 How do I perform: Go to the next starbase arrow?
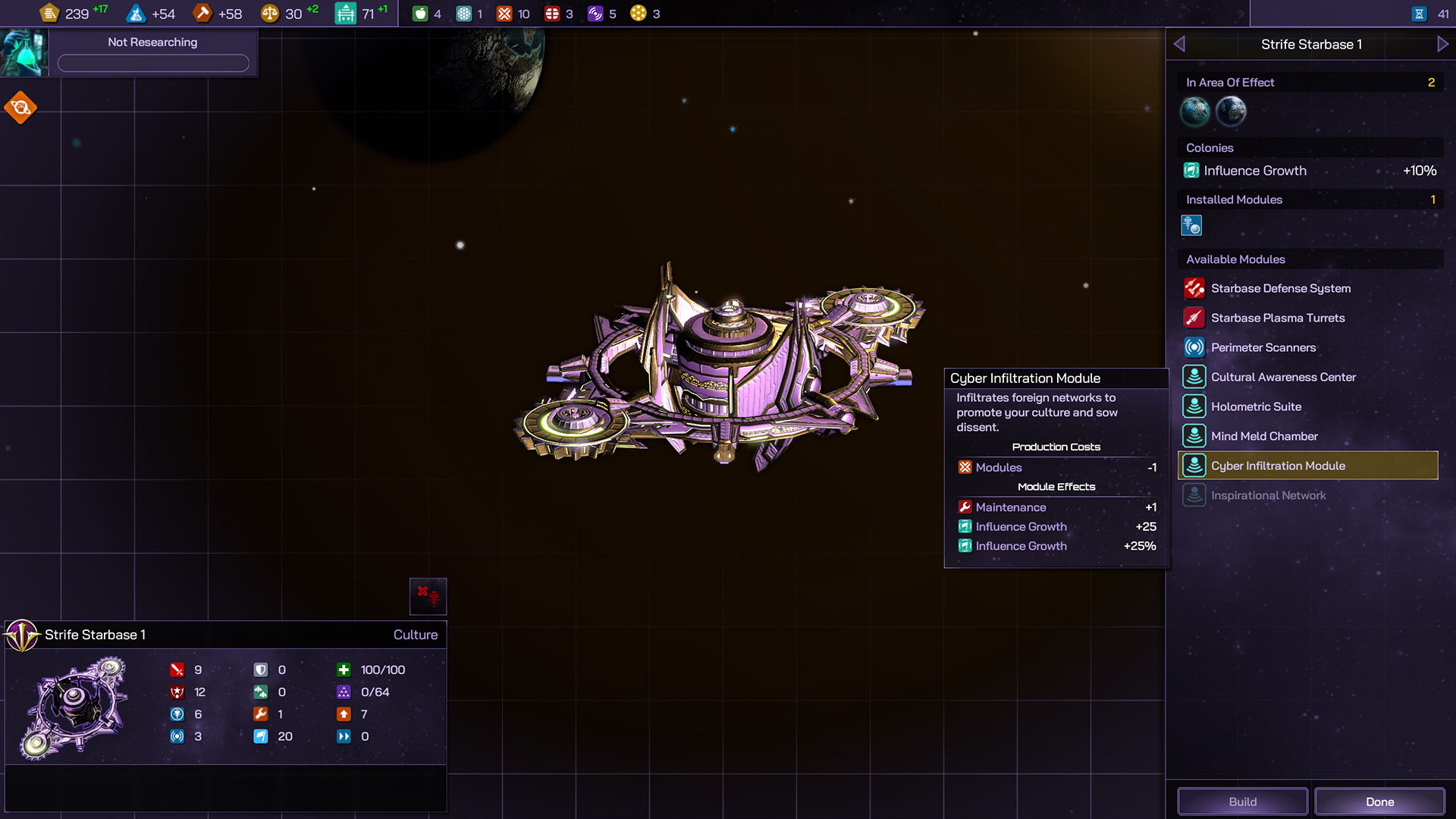(1442, 44)
